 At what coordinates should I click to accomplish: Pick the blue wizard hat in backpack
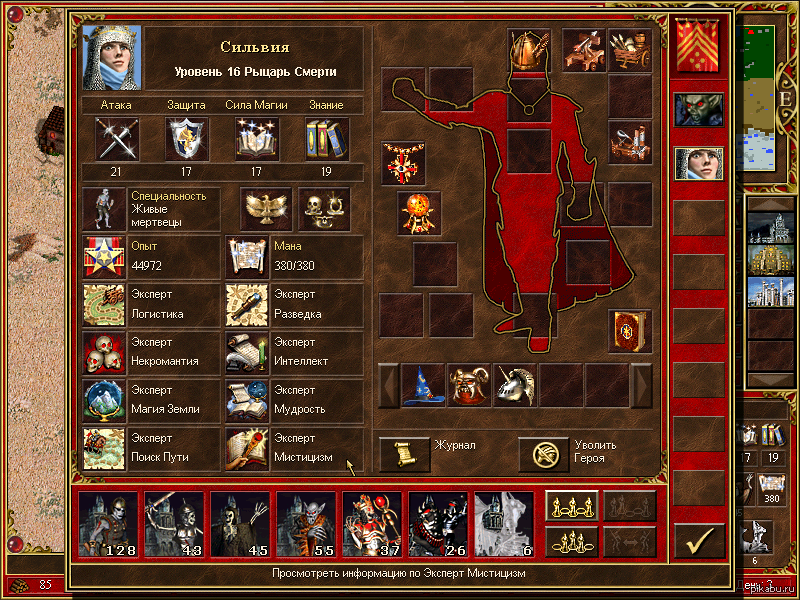(424, 385)
